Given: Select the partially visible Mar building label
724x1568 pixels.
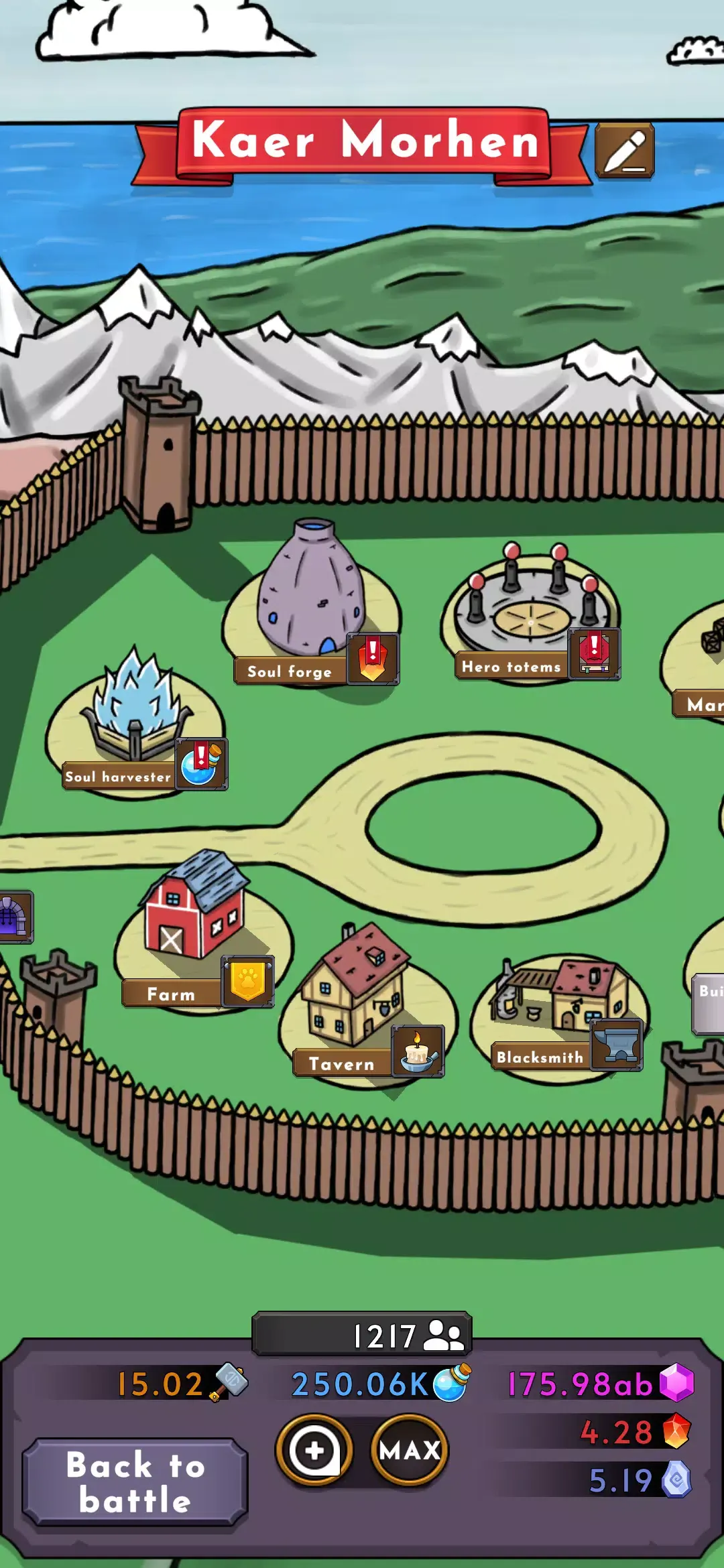Looking at the screenshot, I should (x=701, y=704).
